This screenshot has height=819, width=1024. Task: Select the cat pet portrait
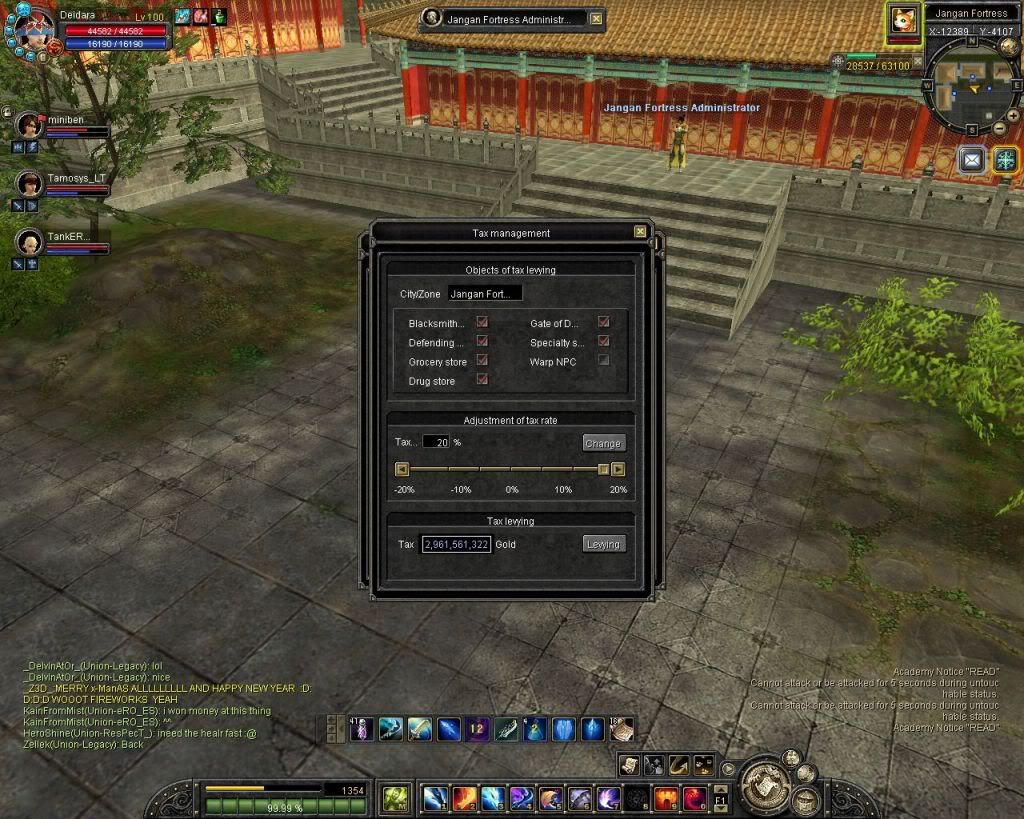coord(904,20)
